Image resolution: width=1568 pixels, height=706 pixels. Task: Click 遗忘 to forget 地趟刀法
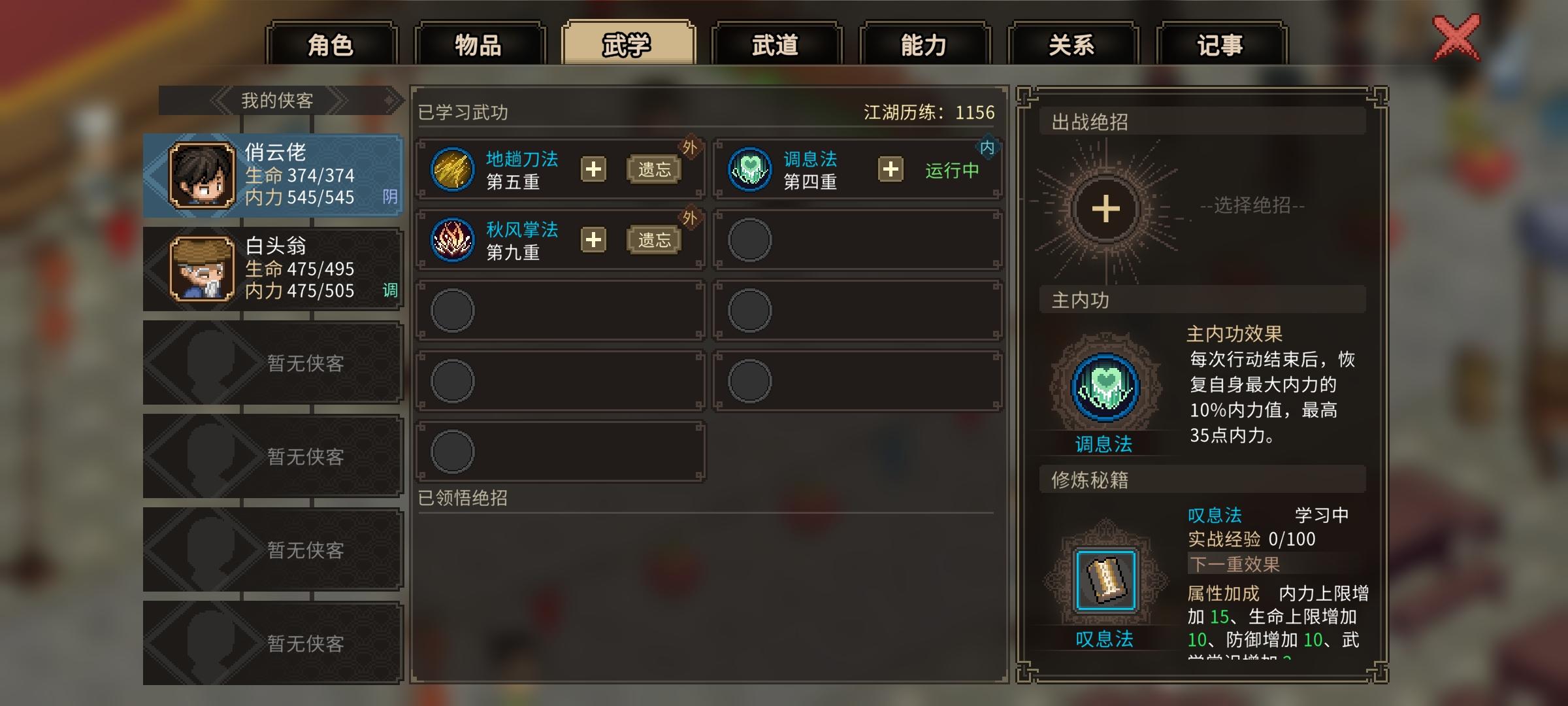tap(655, 169)
